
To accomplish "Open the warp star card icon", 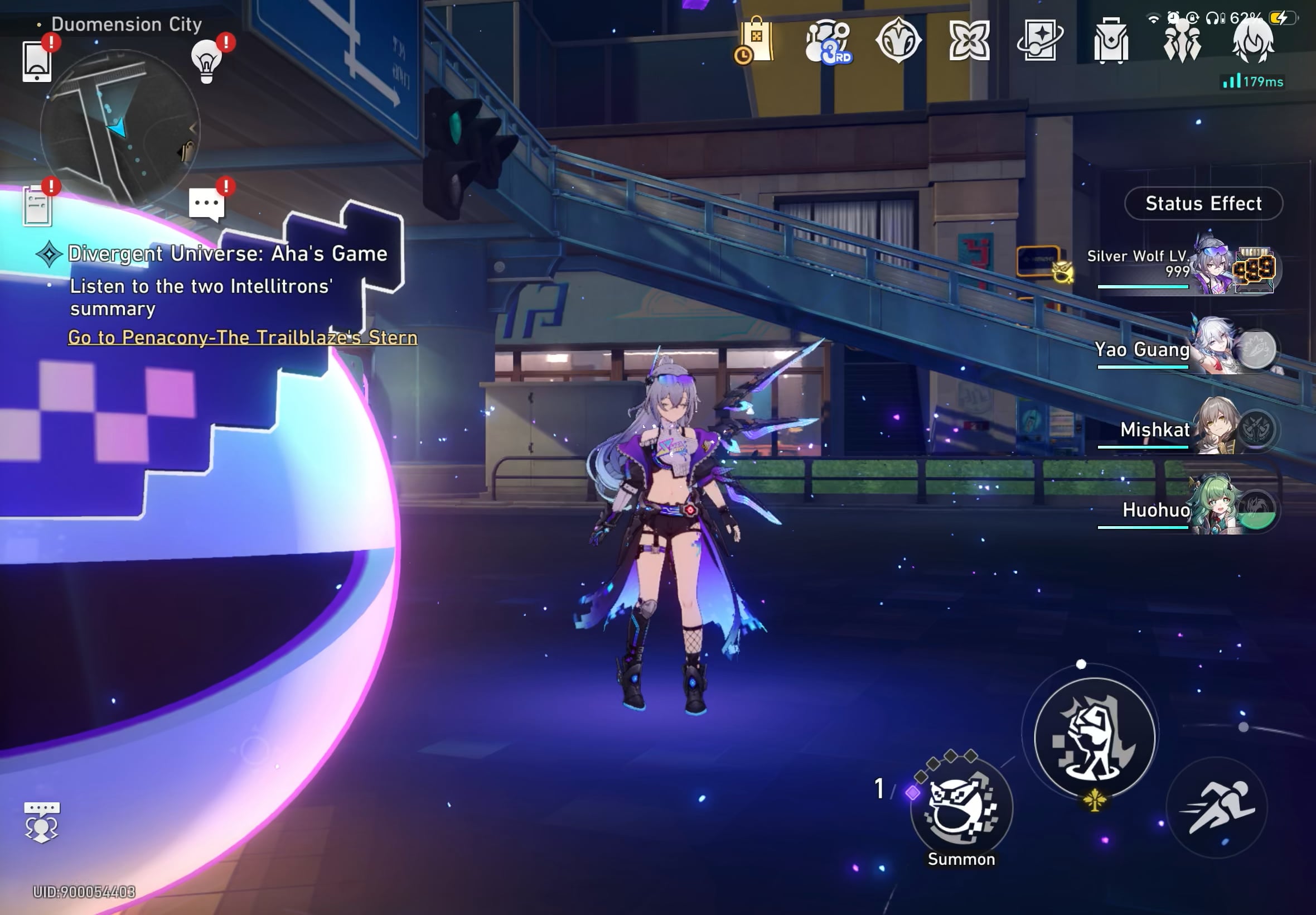I will (1041, 40).
